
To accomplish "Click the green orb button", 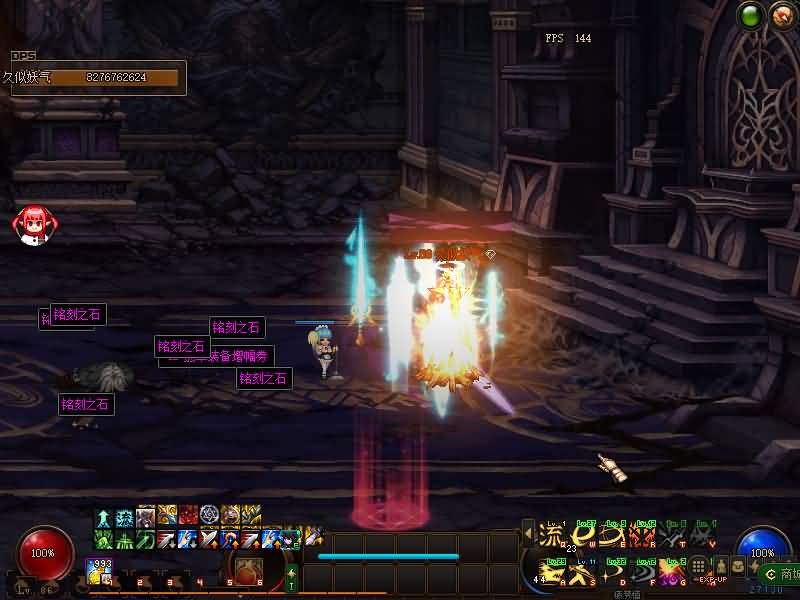I will pos(750,16).
